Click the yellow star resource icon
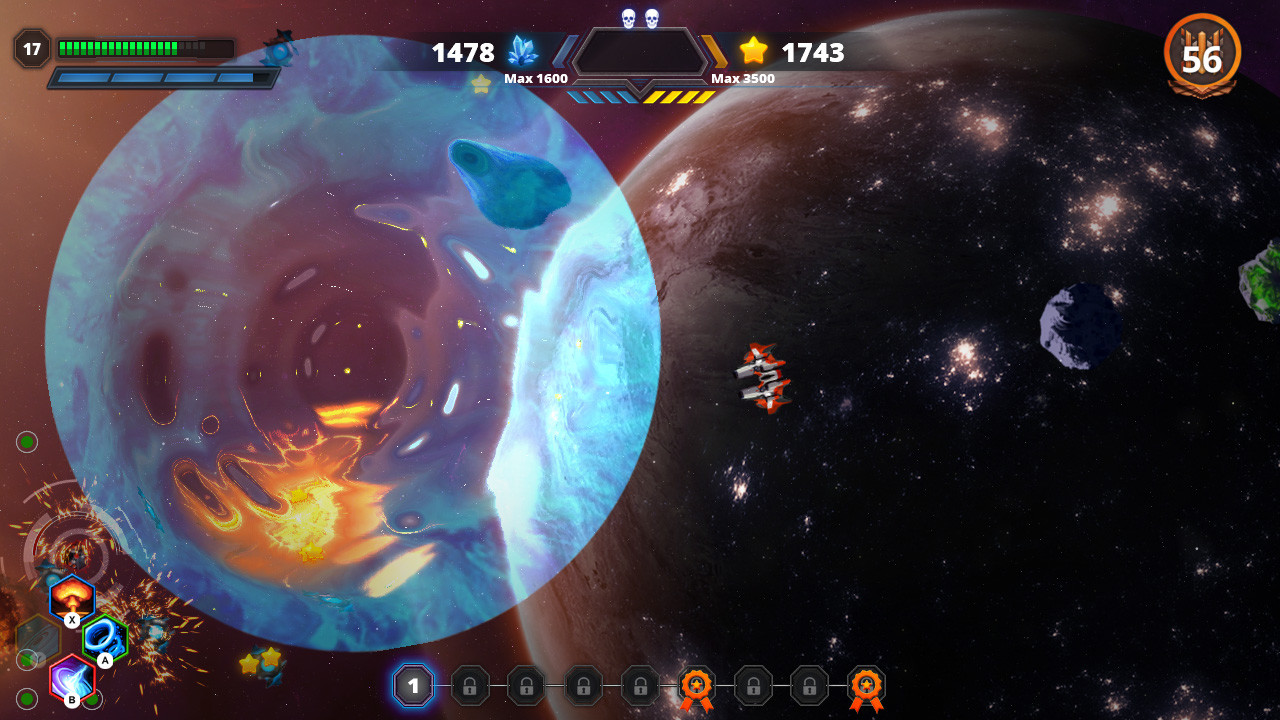Image resolution: width=1280 pixels, height=720 pixels. [753, 51]
